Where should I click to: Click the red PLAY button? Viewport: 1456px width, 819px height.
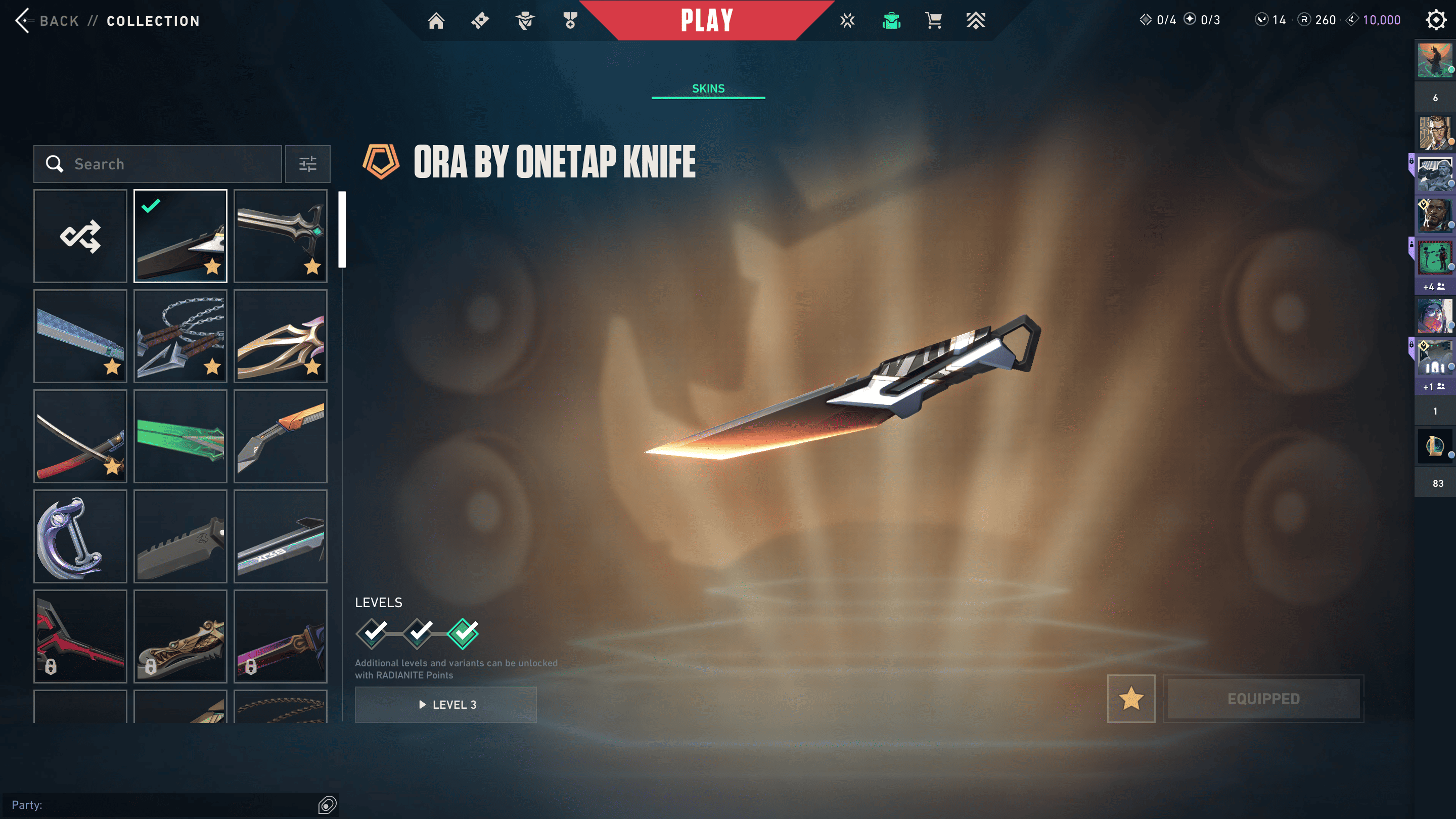pos(706,21)
